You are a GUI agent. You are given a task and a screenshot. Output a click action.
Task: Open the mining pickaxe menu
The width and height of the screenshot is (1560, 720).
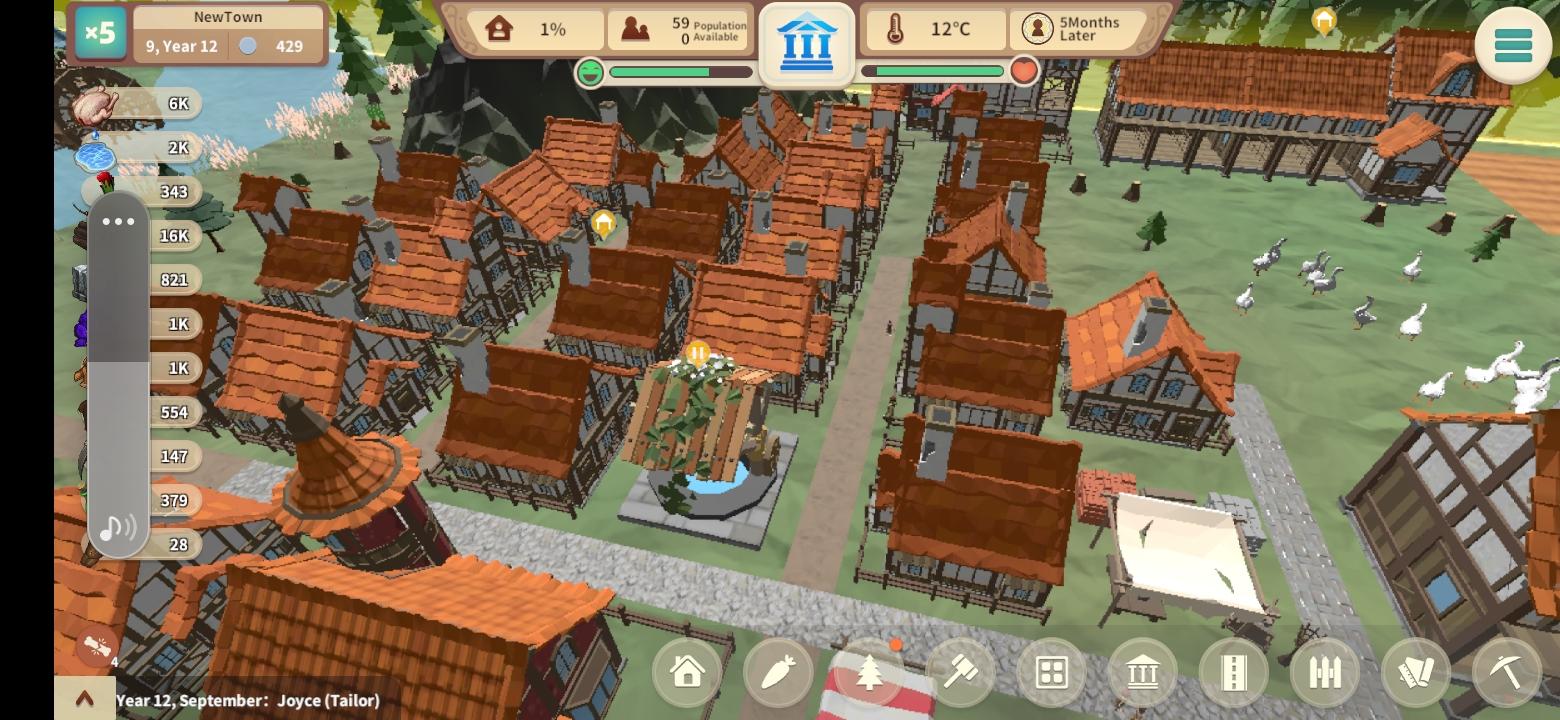point(1507,672)
